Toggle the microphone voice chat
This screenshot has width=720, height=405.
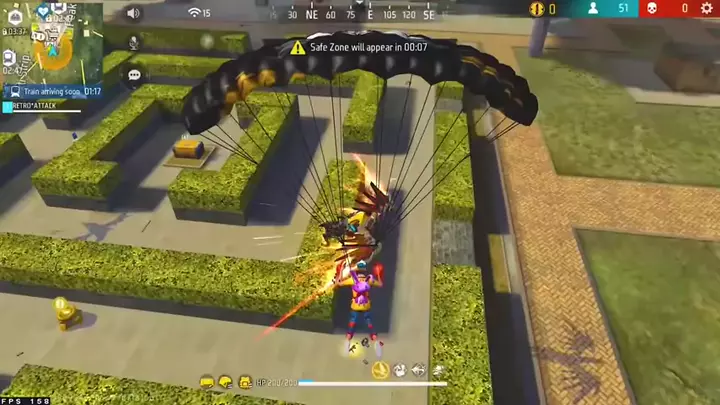[133, 44]
